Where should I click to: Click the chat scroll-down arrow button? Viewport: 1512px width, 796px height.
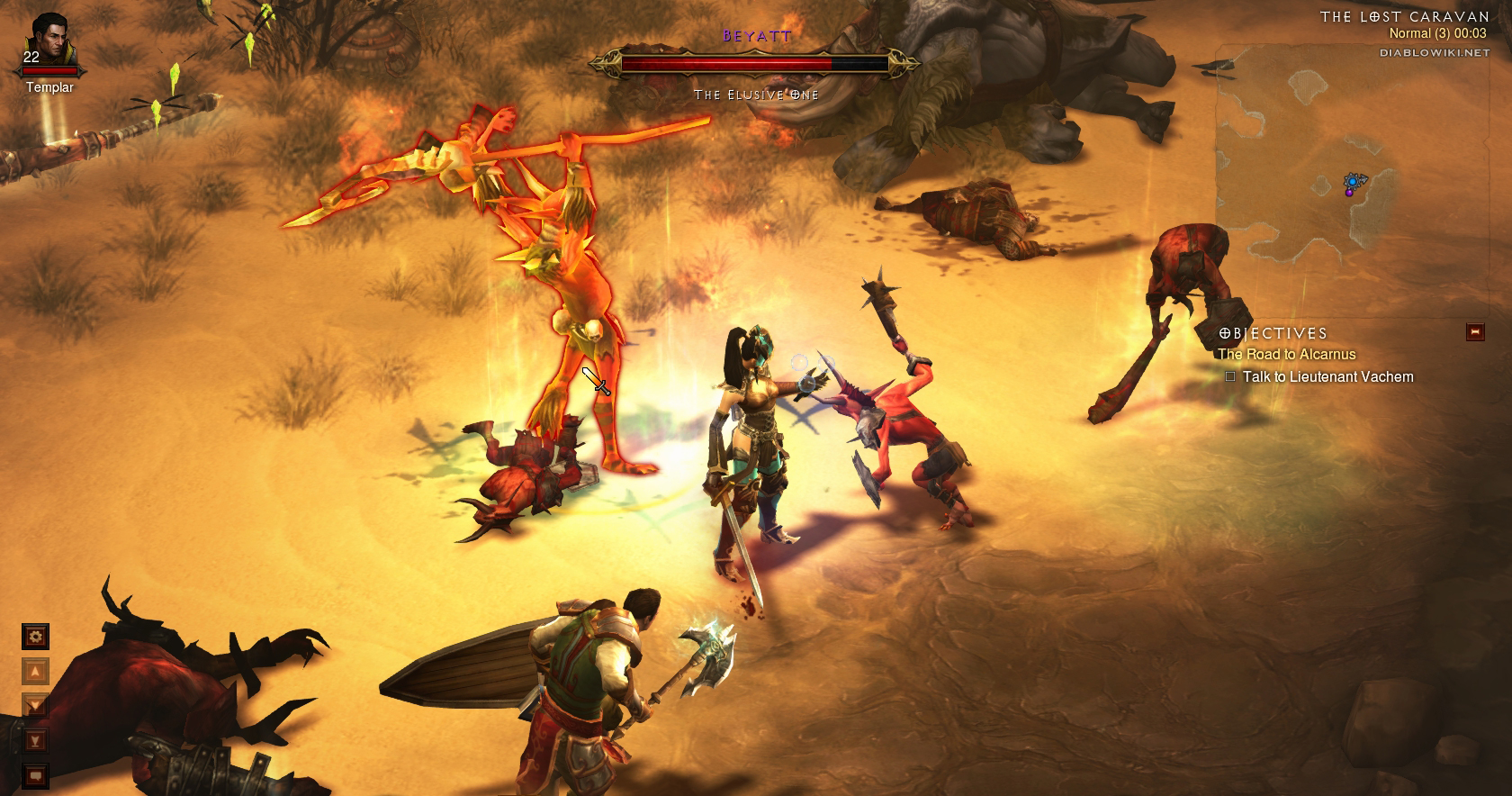[36, 705]
